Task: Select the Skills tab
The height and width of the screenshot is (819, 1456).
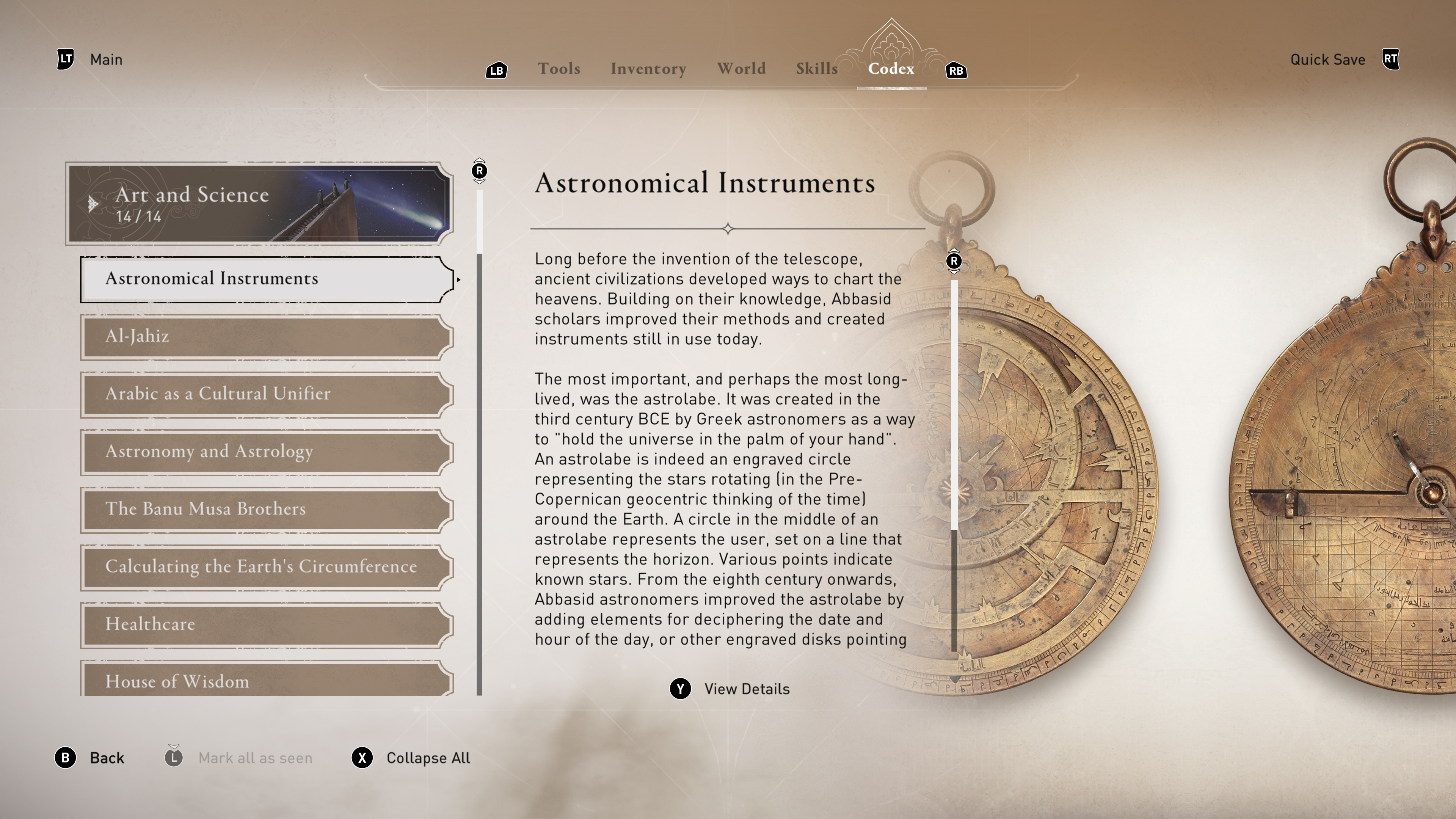Action: [816, 69]
